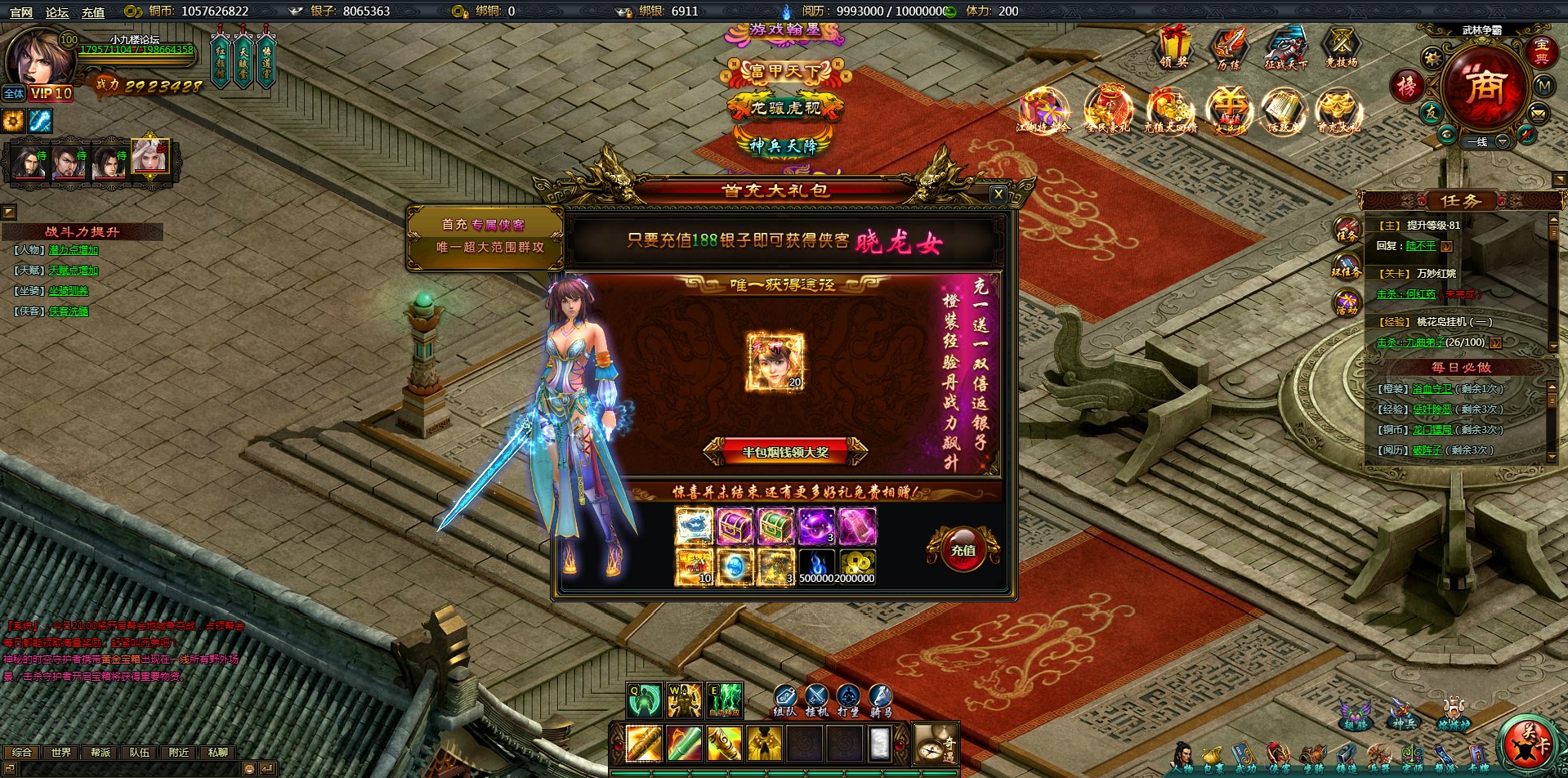Click the red 充值 recharge button
This screenshot has width=1568, height=778.
[x=963, y=549]
